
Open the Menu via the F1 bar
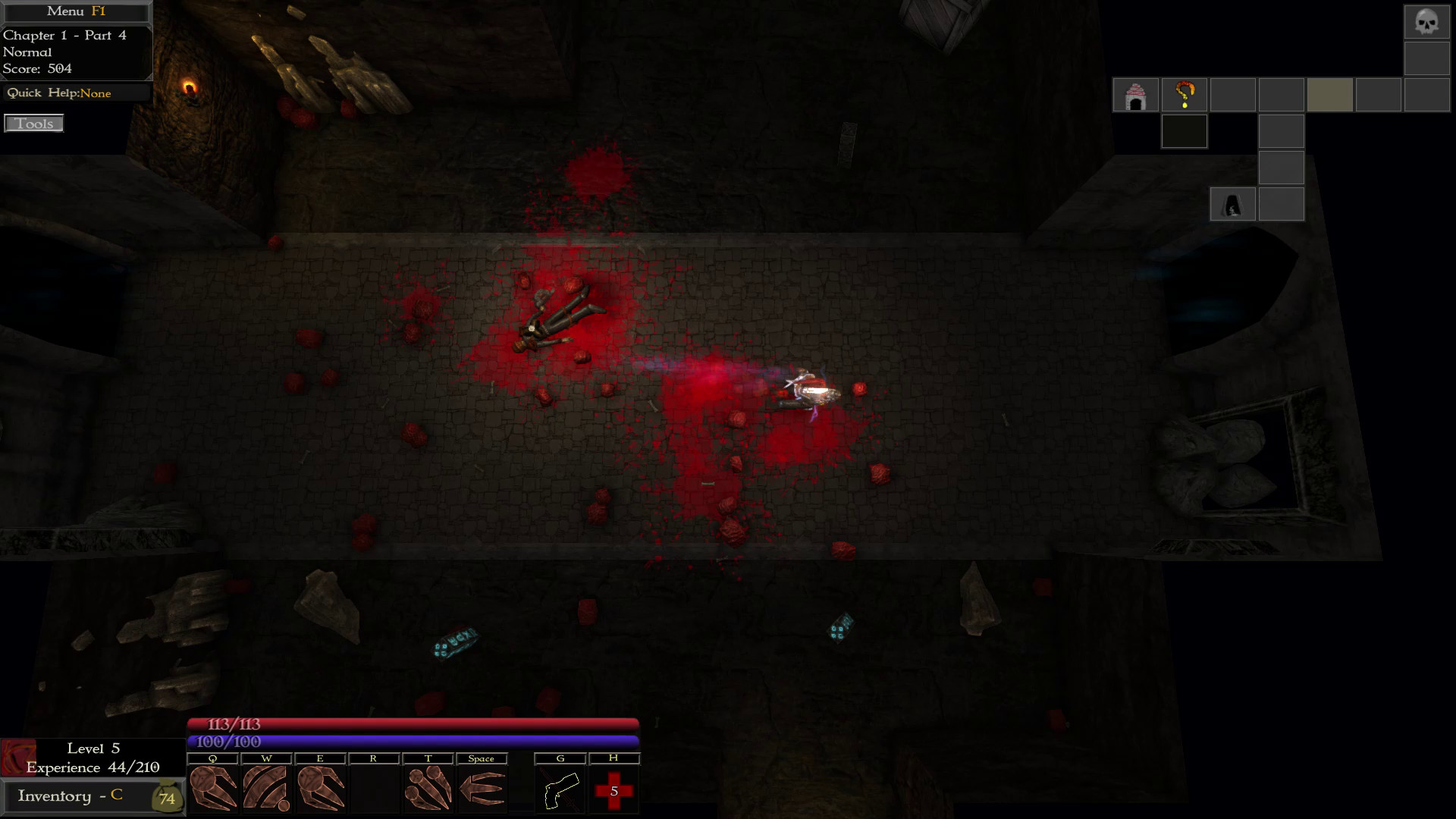(x=74, y=11)
